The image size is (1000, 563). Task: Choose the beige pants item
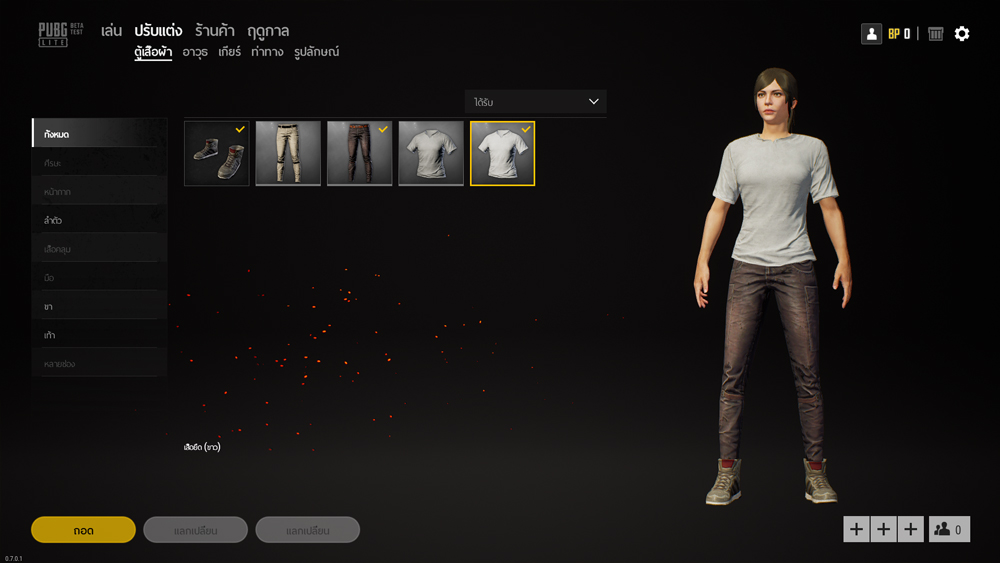coord(288,154)
